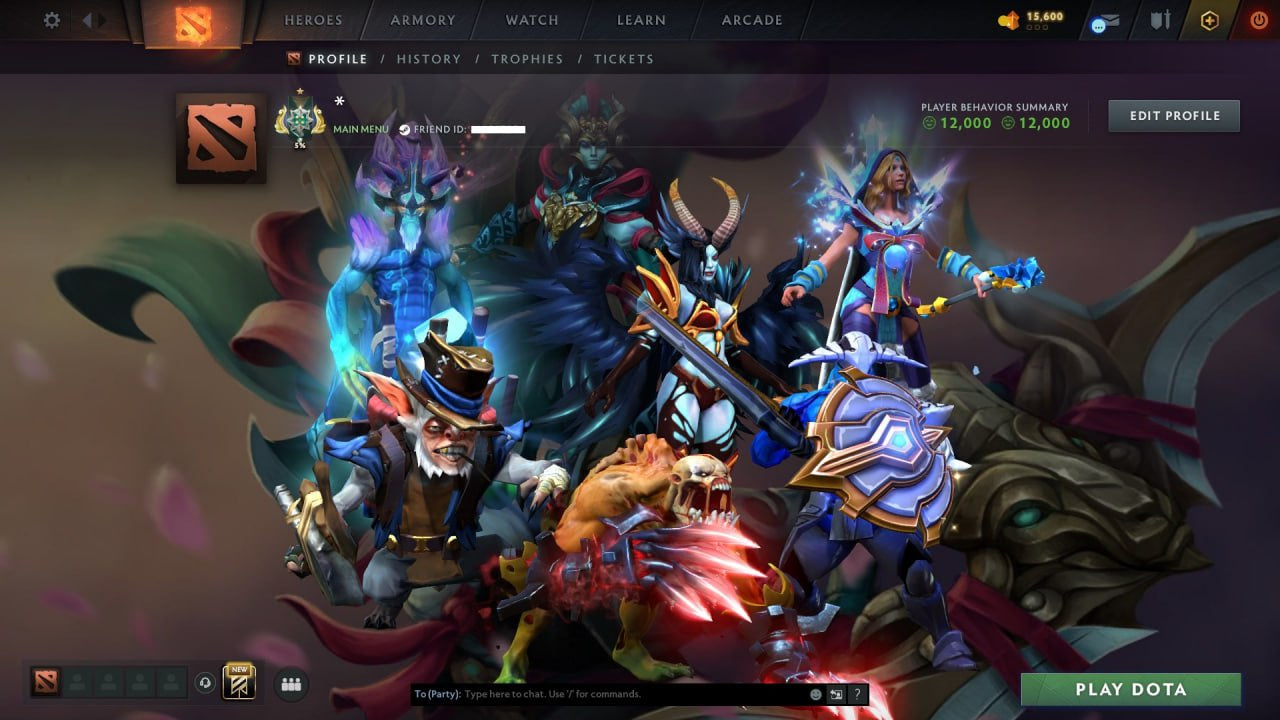Open notifications via the envelope icon

(x=1105, y=20)
